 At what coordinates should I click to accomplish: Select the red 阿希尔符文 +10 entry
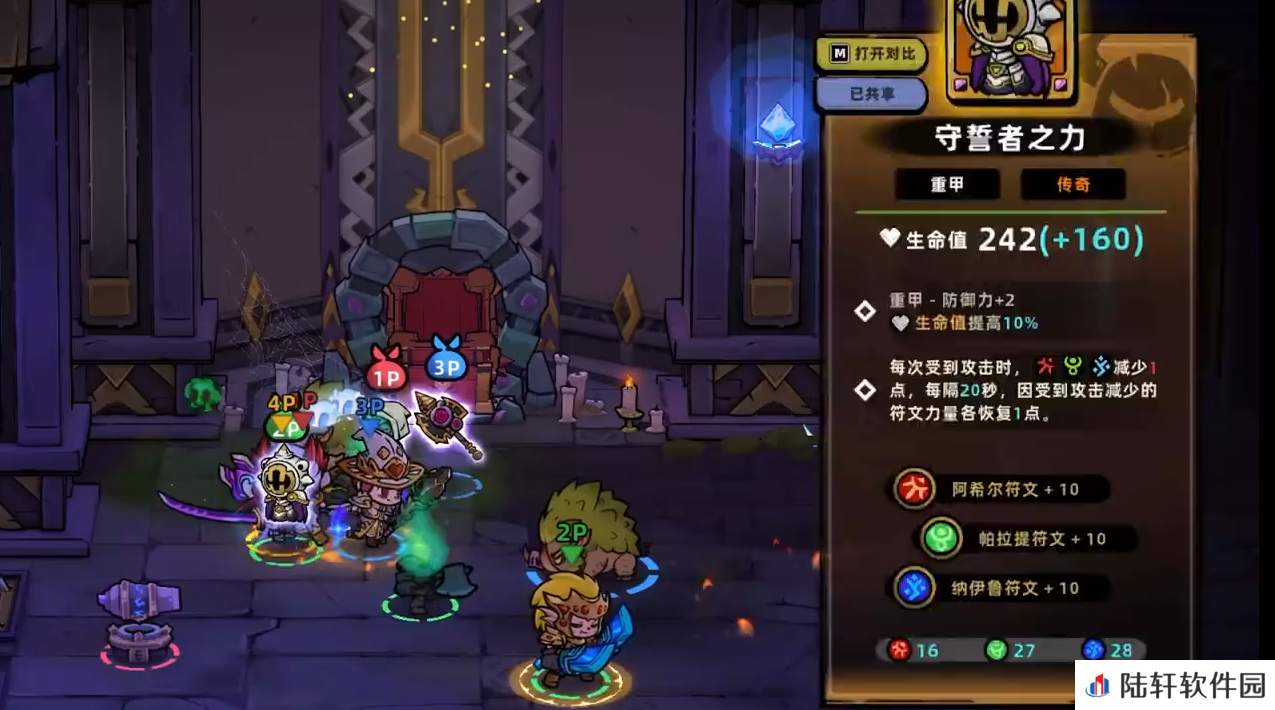(1002, 489)
